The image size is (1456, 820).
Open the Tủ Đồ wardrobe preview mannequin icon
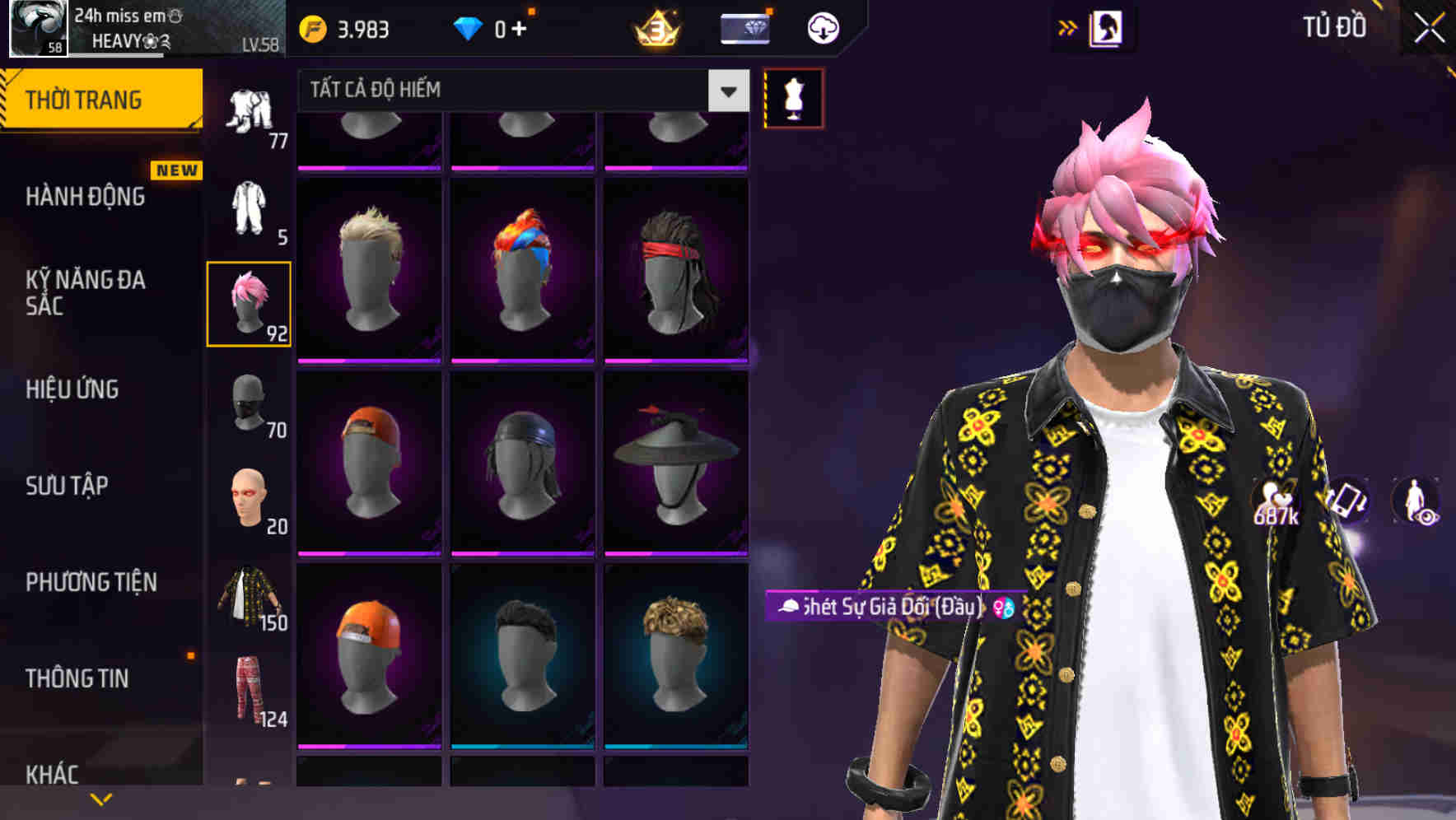[793, 97]
